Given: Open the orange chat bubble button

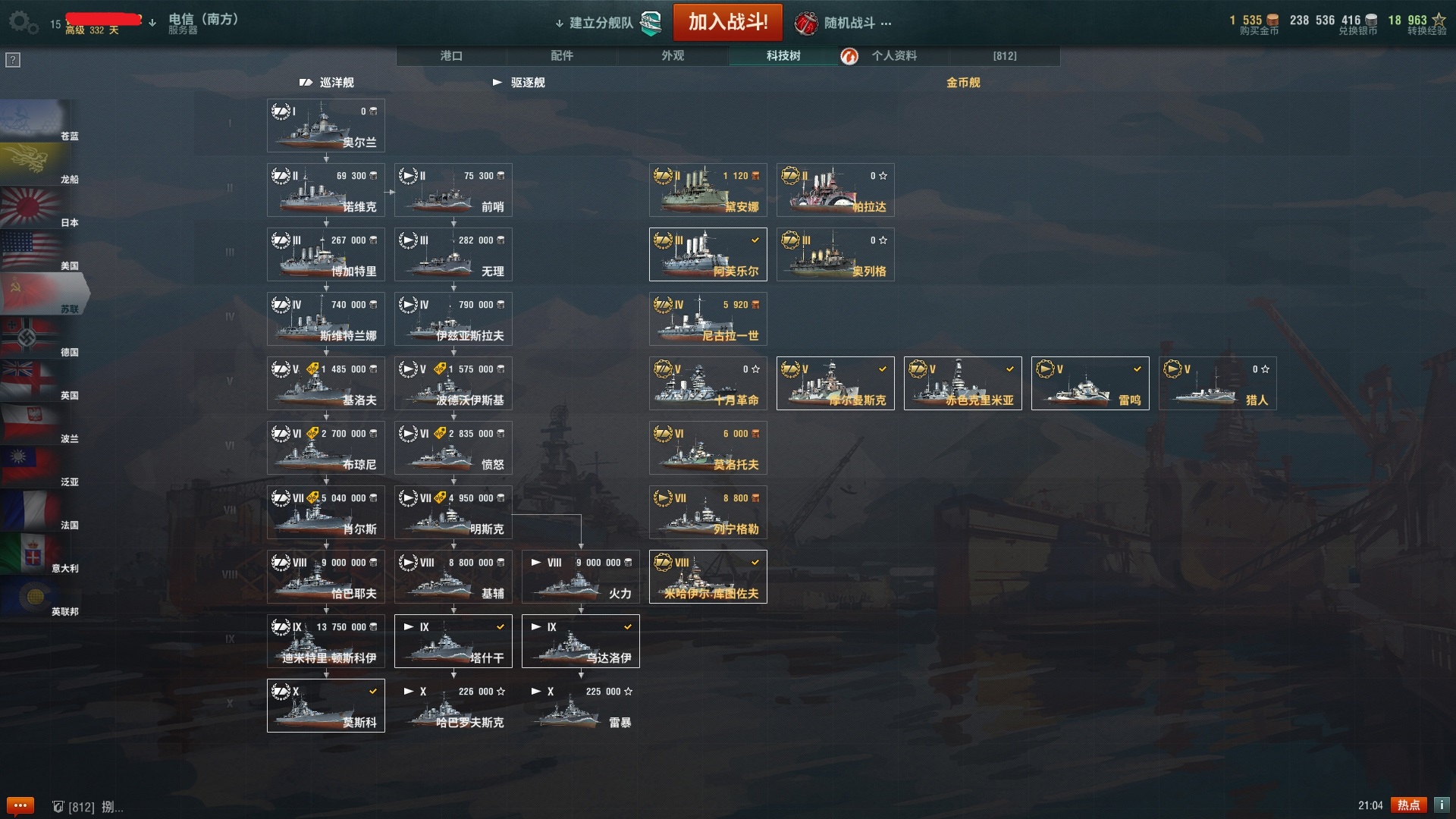Looking at the screenshot, I should point(20,805).
